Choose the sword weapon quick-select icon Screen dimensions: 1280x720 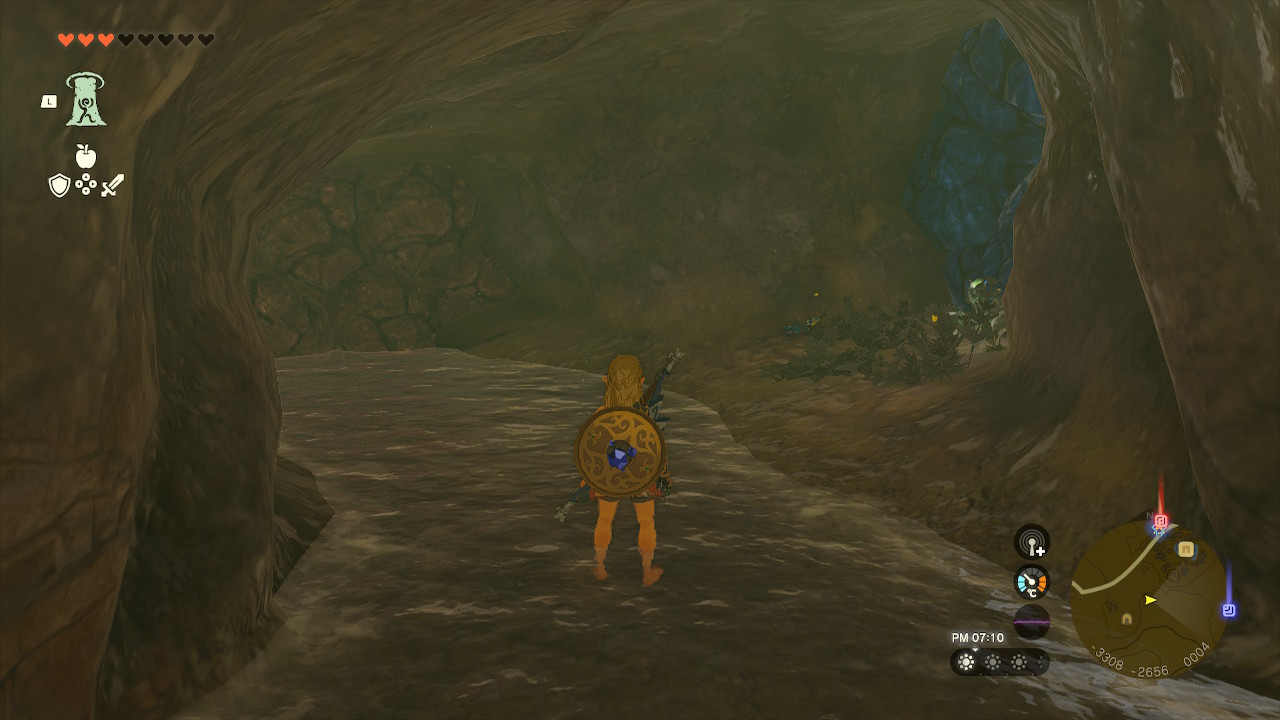(112, 185)
